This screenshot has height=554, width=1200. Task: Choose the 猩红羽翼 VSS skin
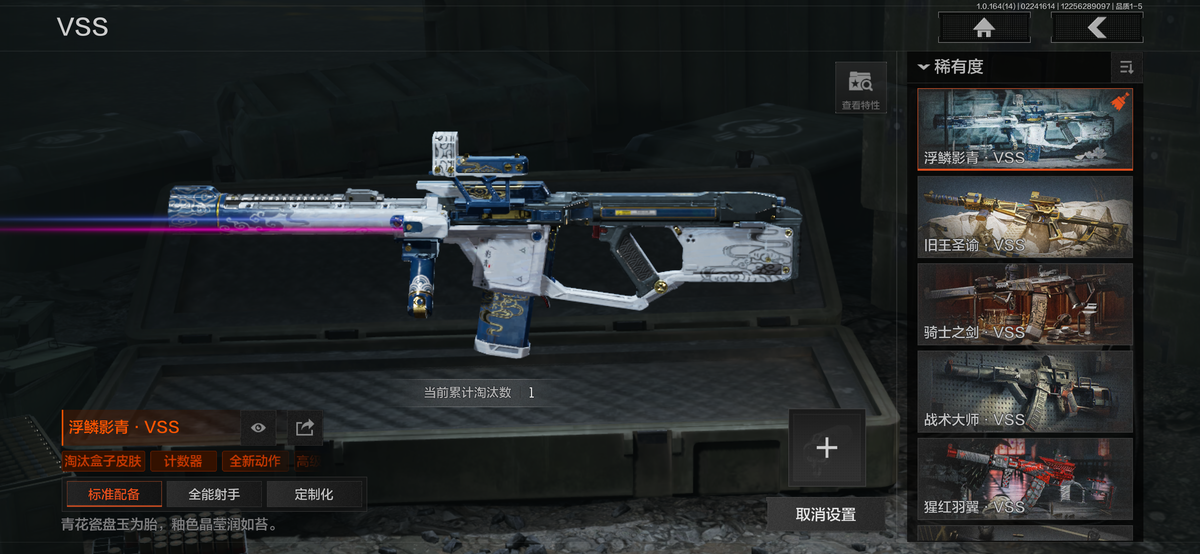[x=1025, y=478]
